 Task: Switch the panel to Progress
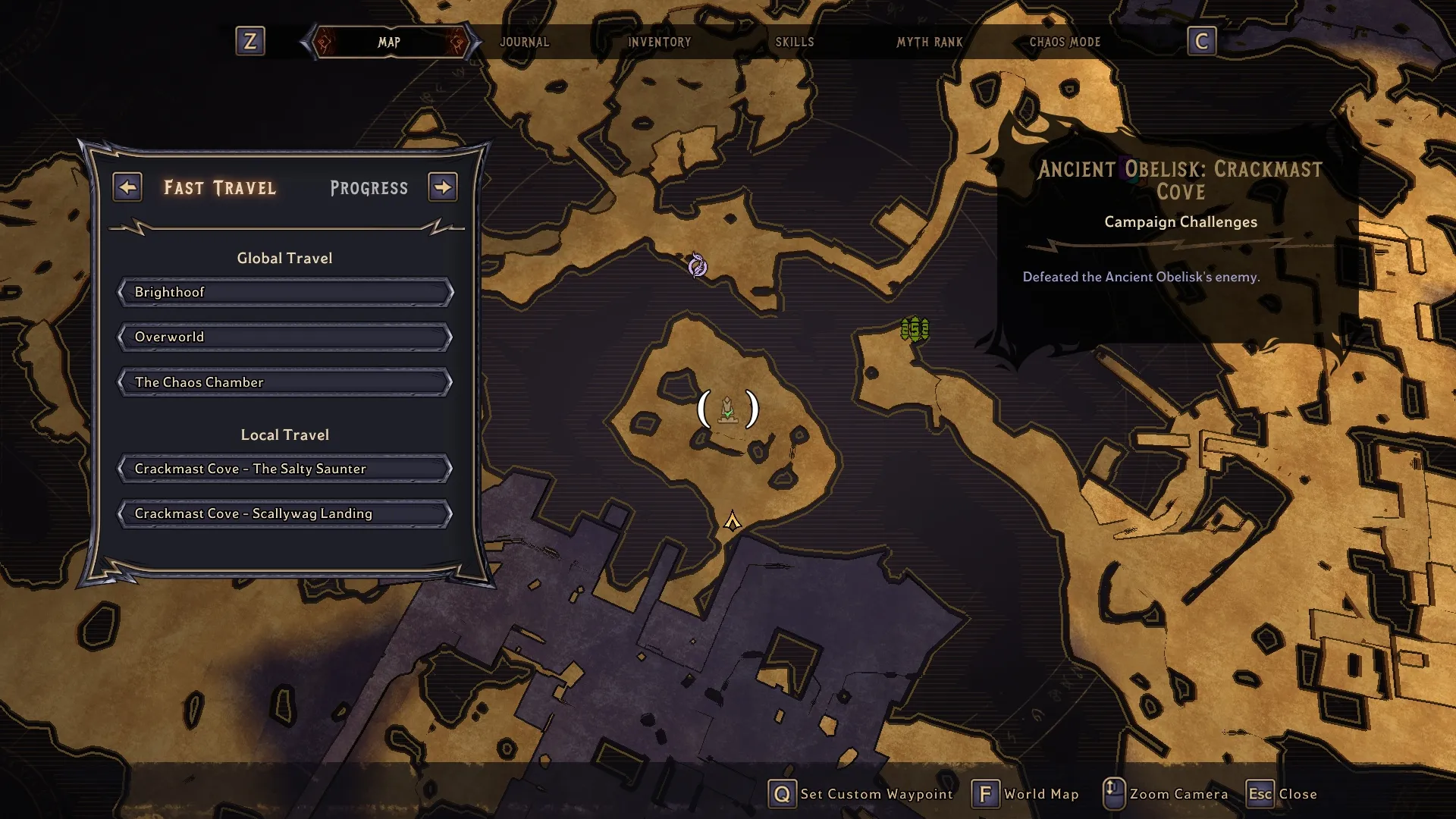369,188
